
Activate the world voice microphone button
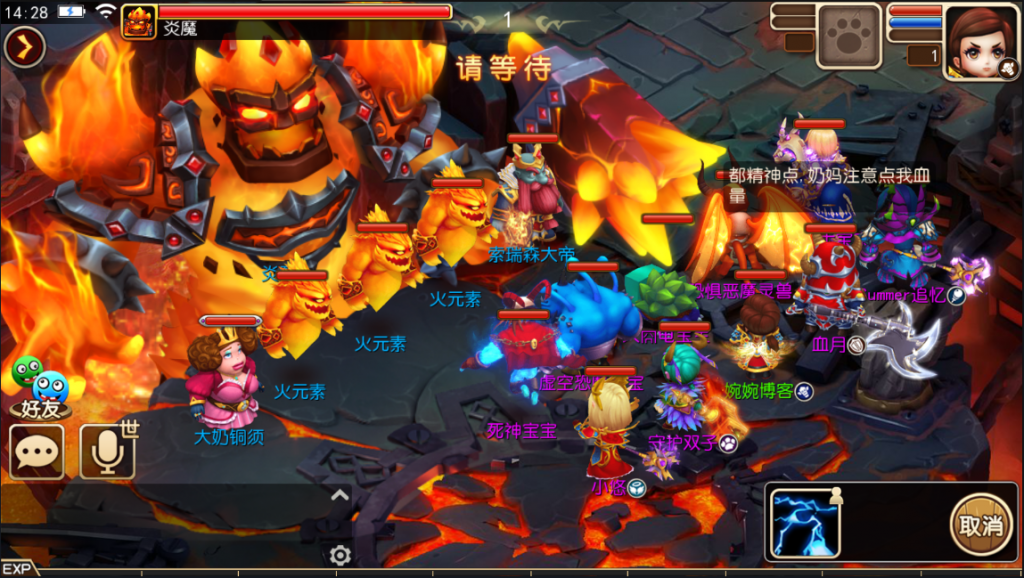tap(107, 452)
